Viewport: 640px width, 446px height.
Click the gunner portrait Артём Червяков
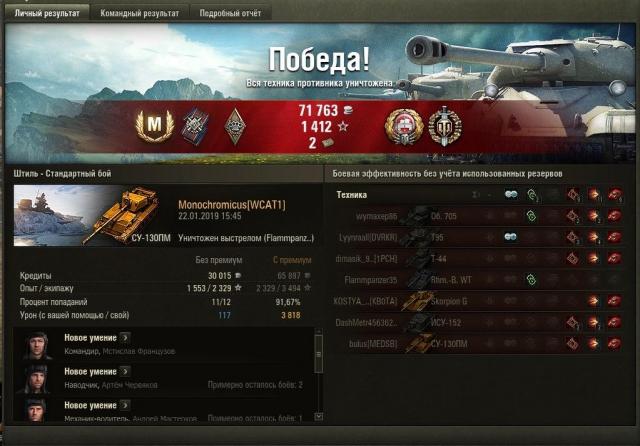click(x=38, y=378)
